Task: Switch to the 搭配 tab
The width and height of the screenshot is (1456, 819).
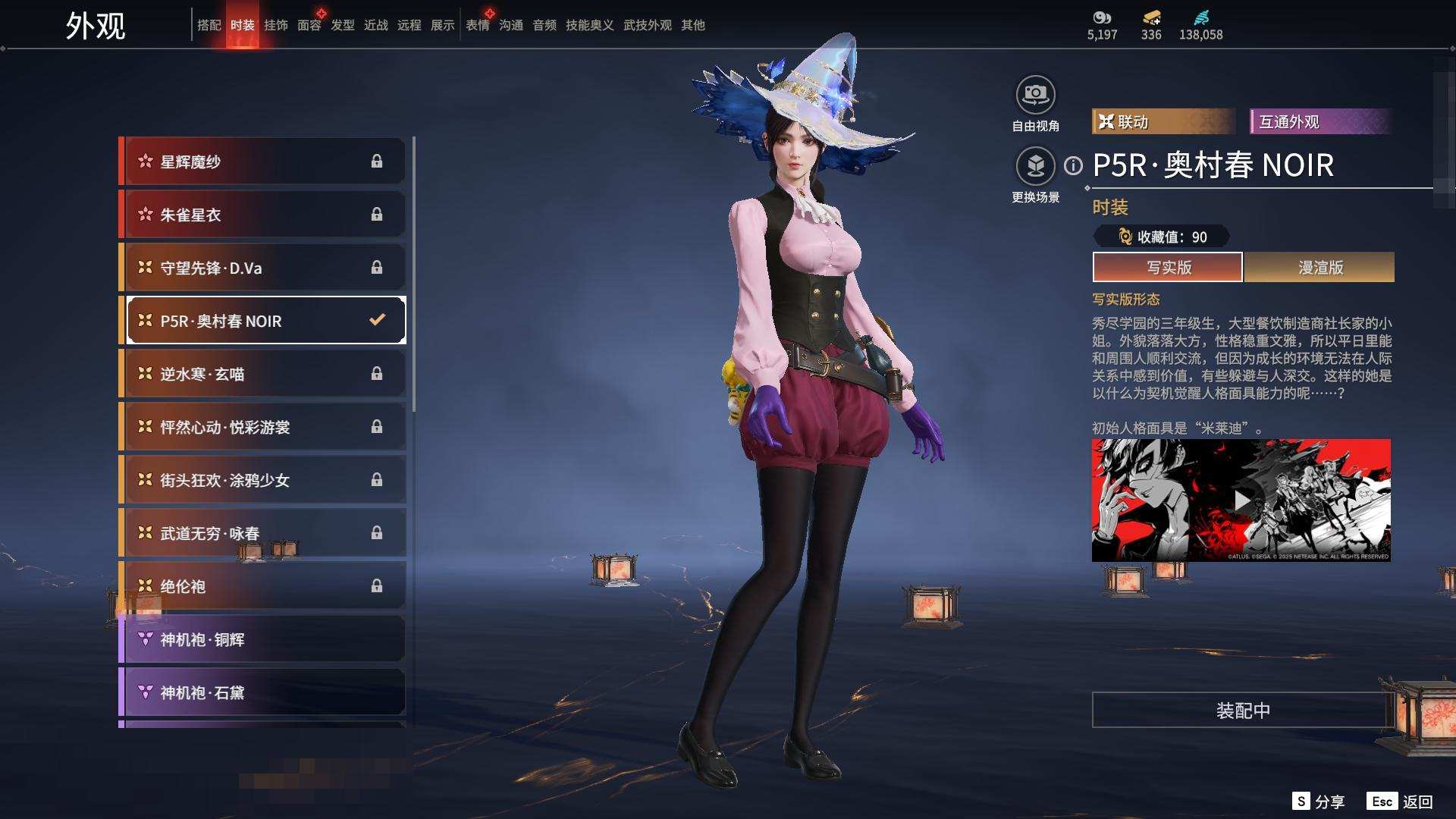Action: (209, 25)
